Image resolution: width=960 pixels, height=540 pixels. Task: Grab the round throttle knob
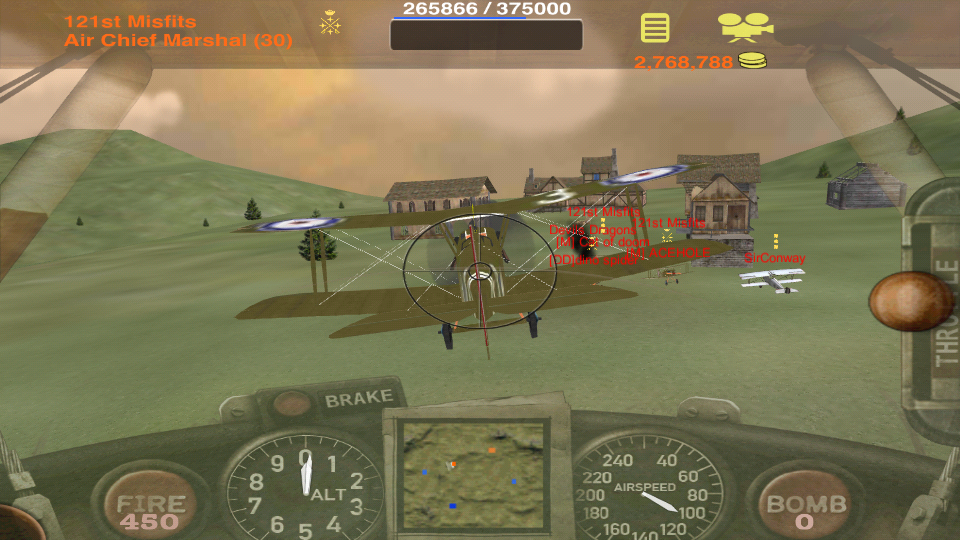(x=909, y=301)
